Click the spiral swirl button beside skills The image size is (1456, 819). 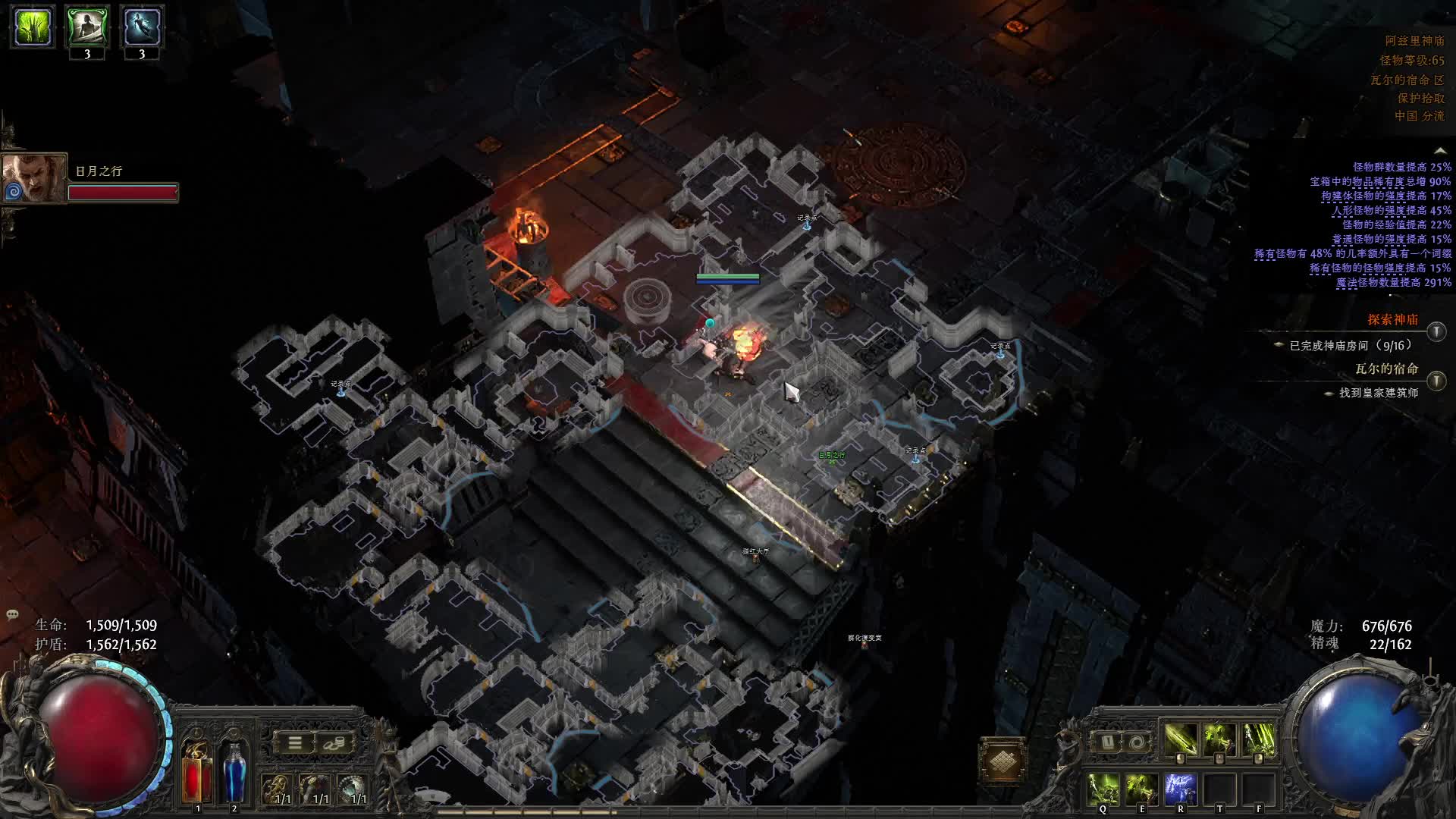(1135, 742)
